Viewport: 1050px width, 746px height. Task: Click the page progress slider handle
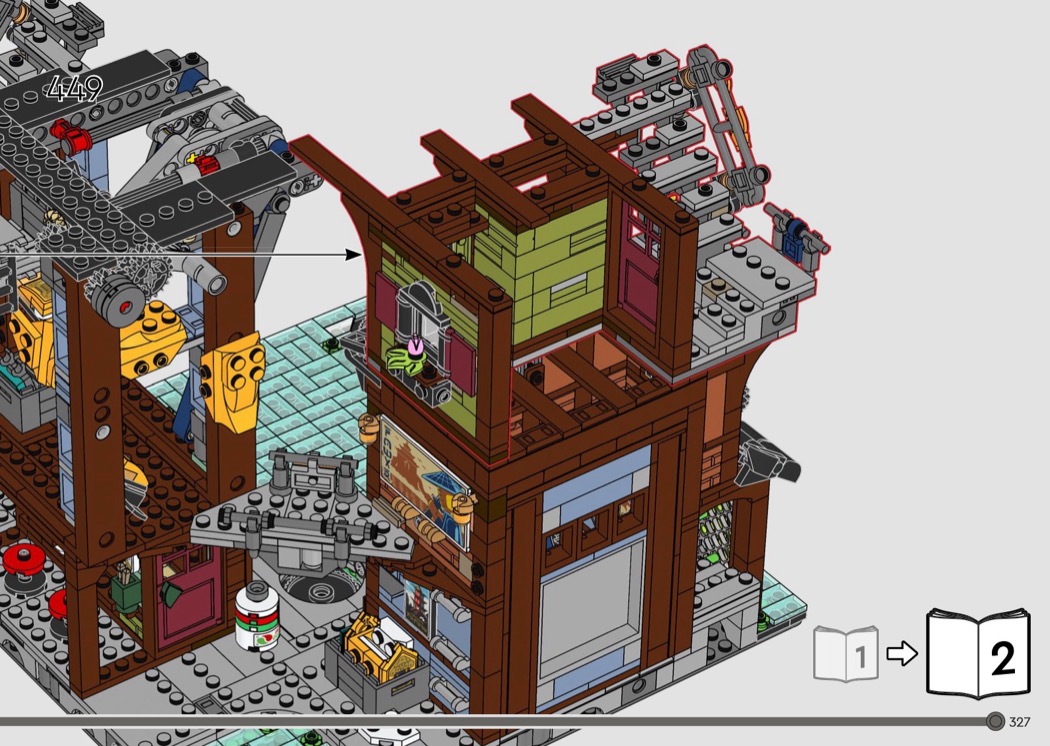[x=995, y=722]
